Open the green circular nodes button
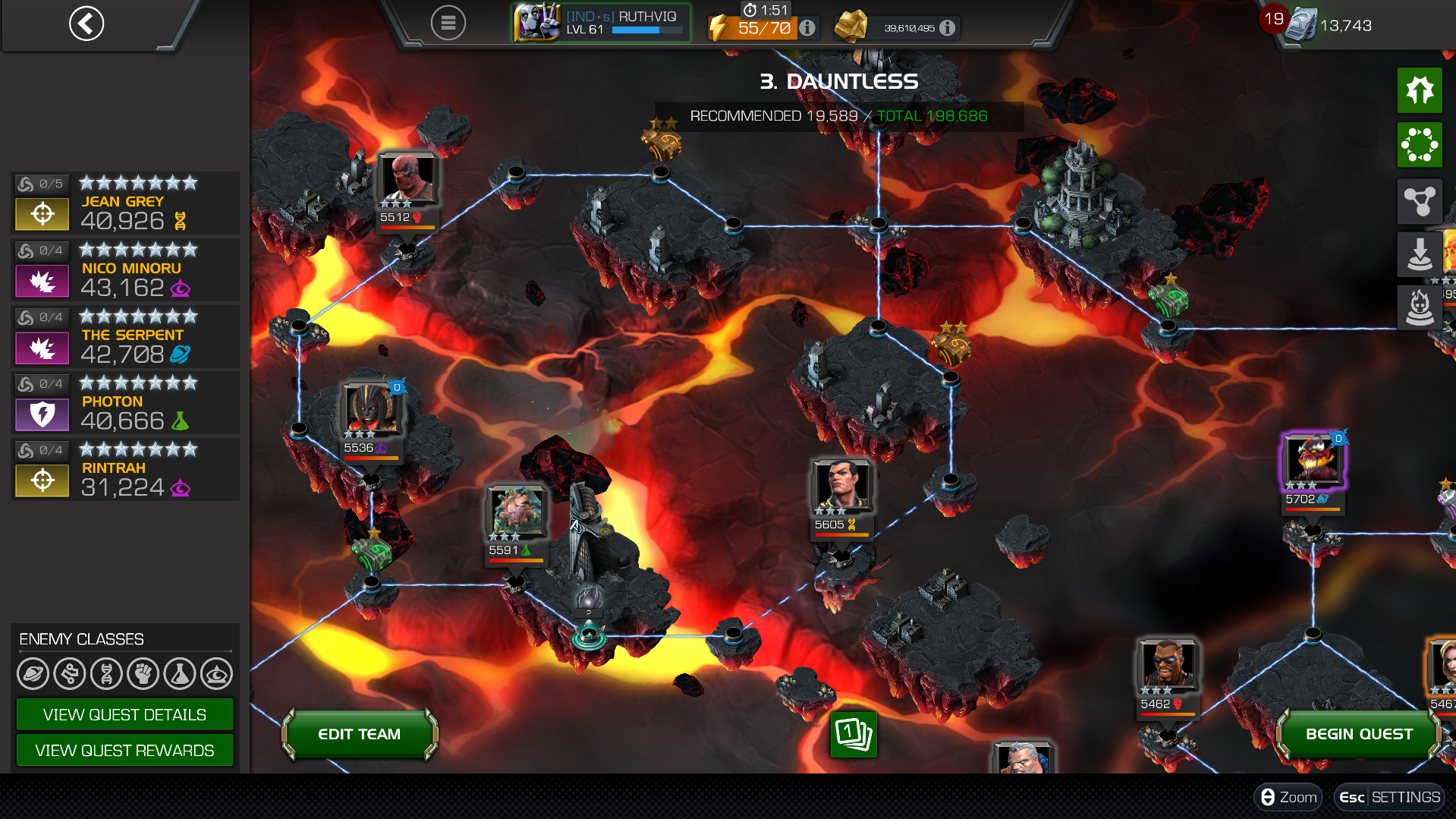 [x=1420, y=144]
